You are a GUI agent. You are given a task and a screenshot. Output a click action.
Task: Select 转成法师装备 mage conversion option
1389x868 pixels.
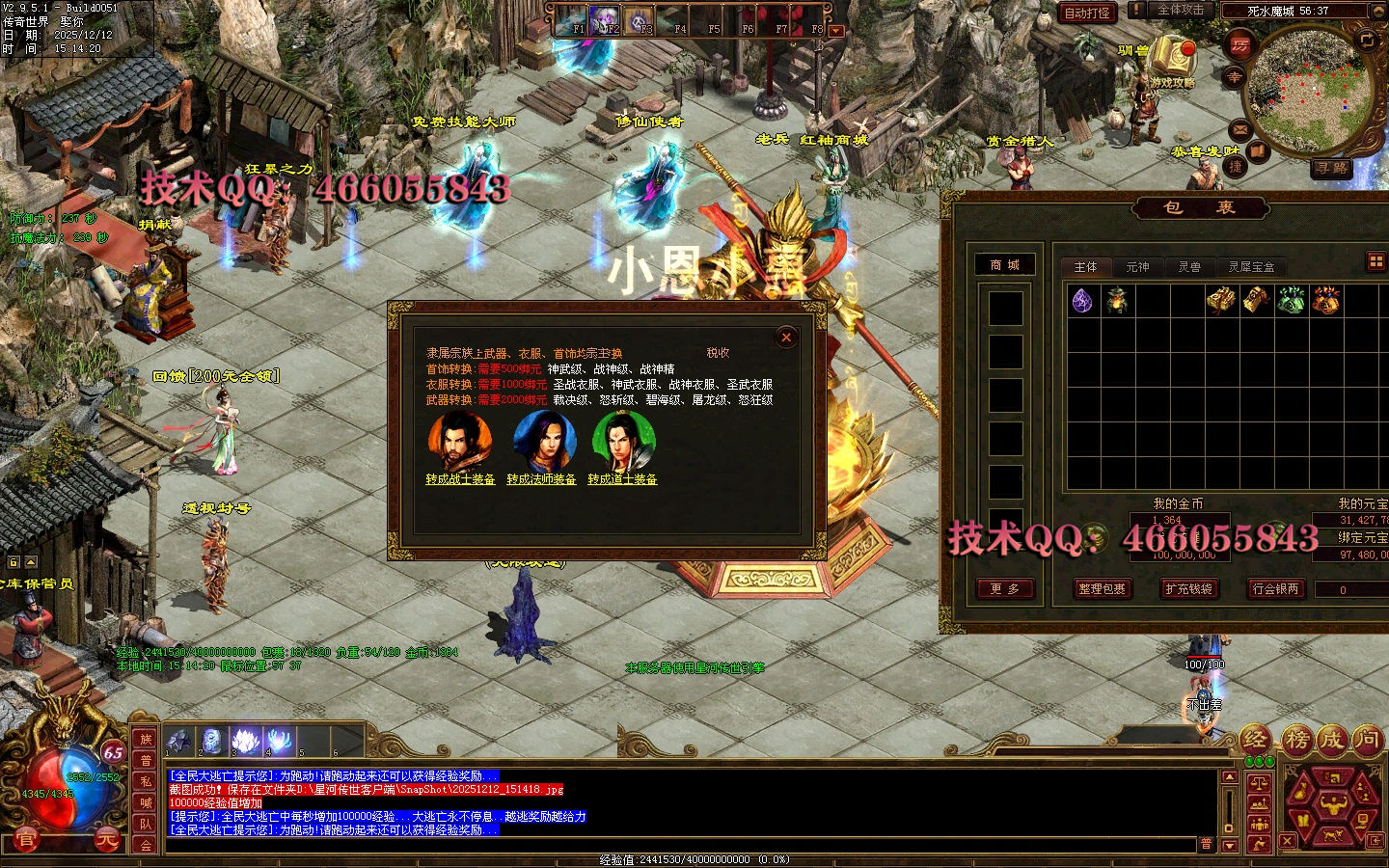541,479
